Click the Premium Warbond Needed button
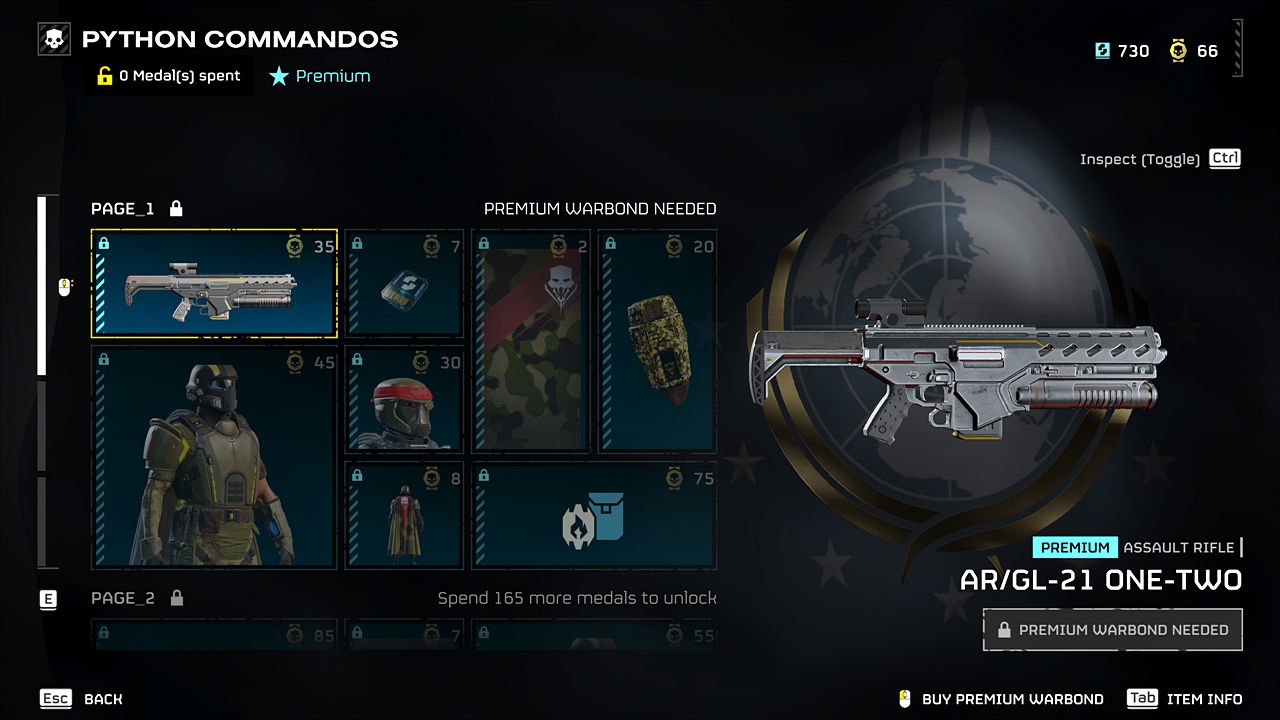The height and width of the screenshot is (720, 1280). [1112, 629]
